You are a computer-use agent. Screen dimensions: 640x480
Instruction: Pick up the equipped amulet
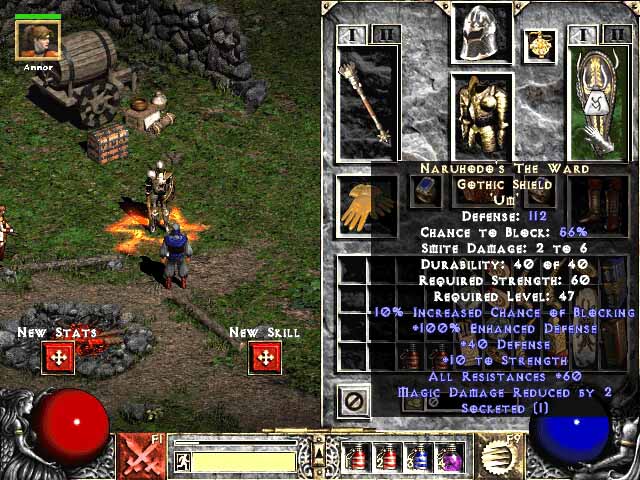[x=543, y=44]
